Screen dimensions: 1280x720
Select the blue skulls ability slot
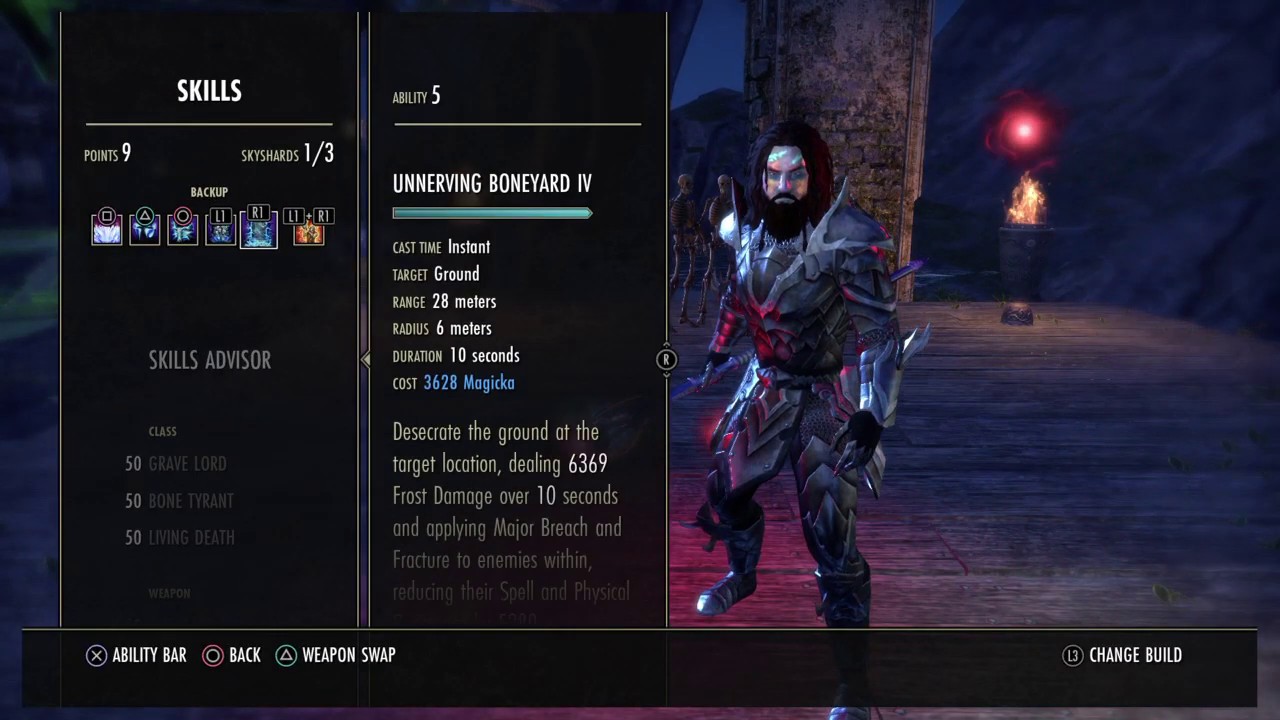pos(221,230)
